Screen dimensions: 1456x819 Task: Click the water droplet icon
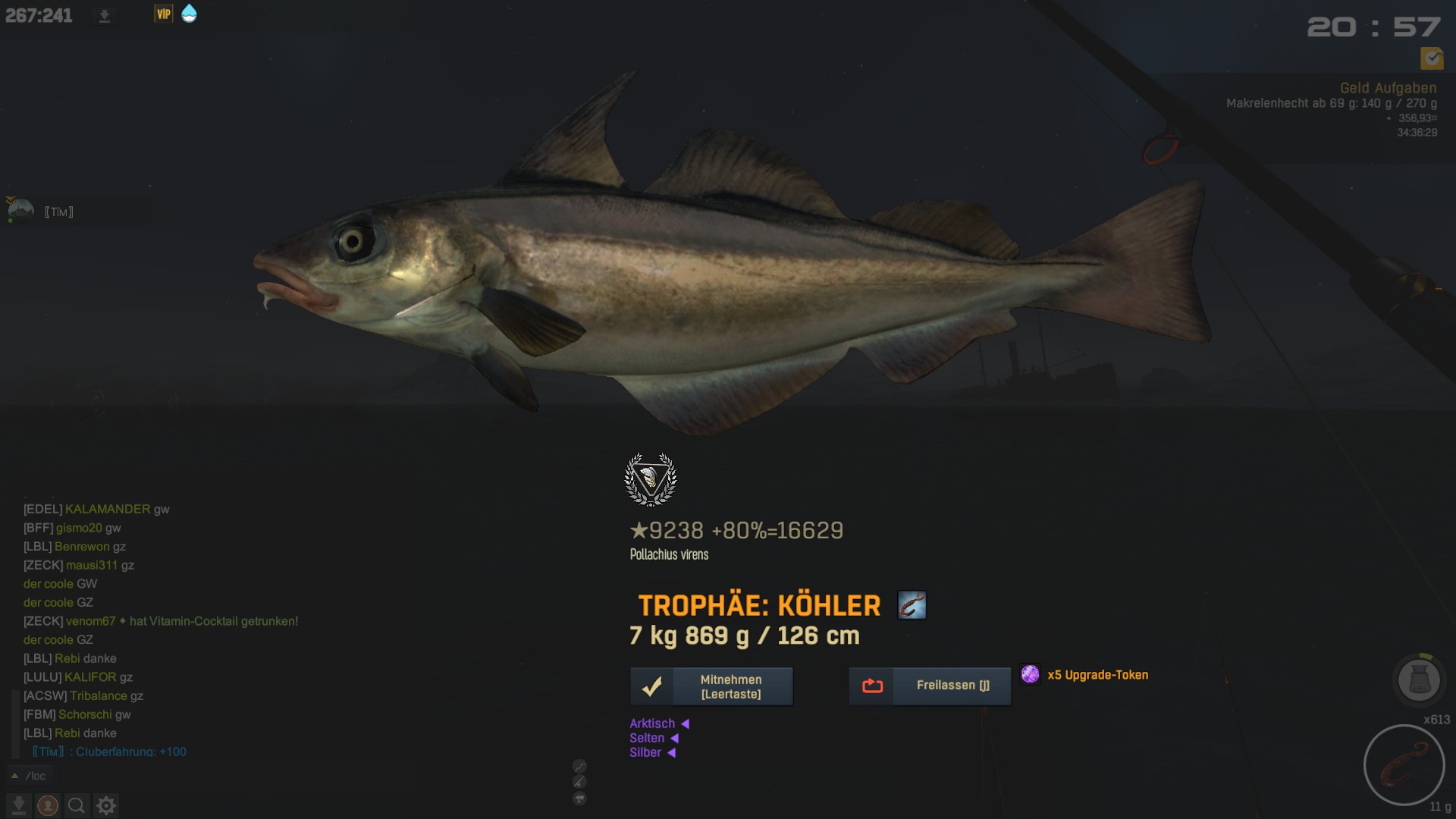pos(189,14)
